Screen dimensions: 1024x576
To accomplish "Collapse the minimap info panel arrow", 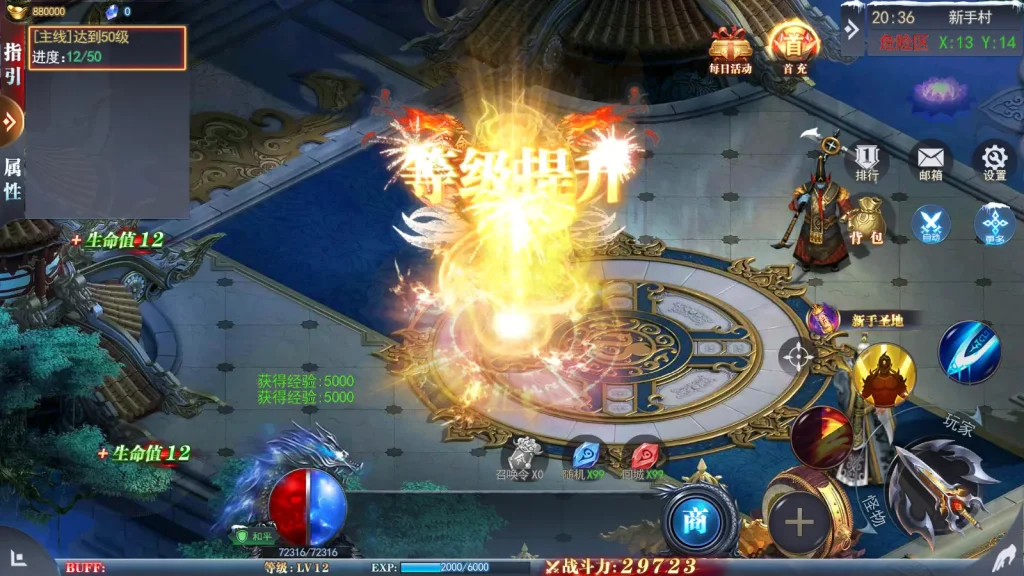I will point(852,28).
